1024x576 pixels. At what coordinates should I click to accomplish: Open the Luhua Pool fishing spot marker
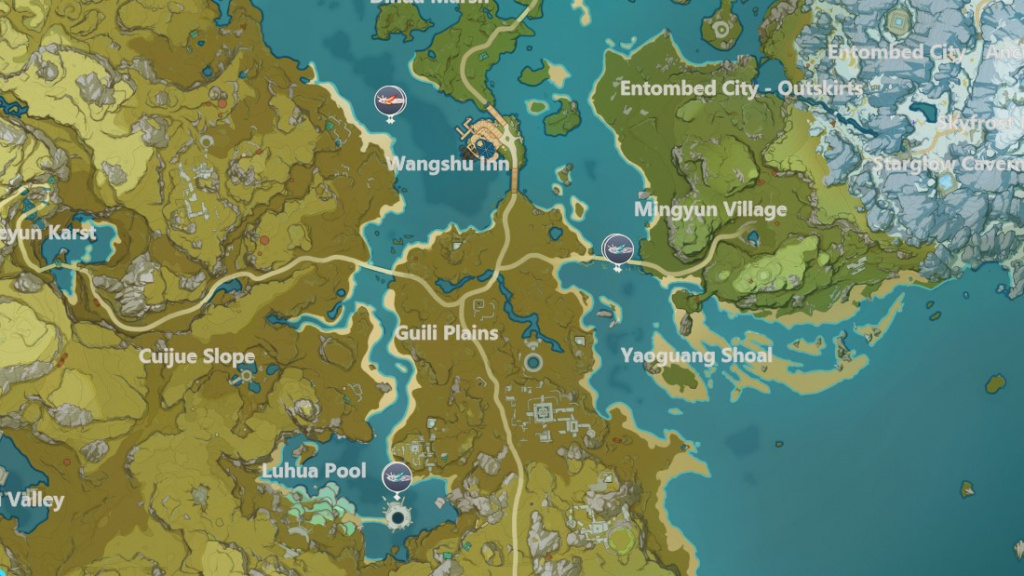(398, 476)
